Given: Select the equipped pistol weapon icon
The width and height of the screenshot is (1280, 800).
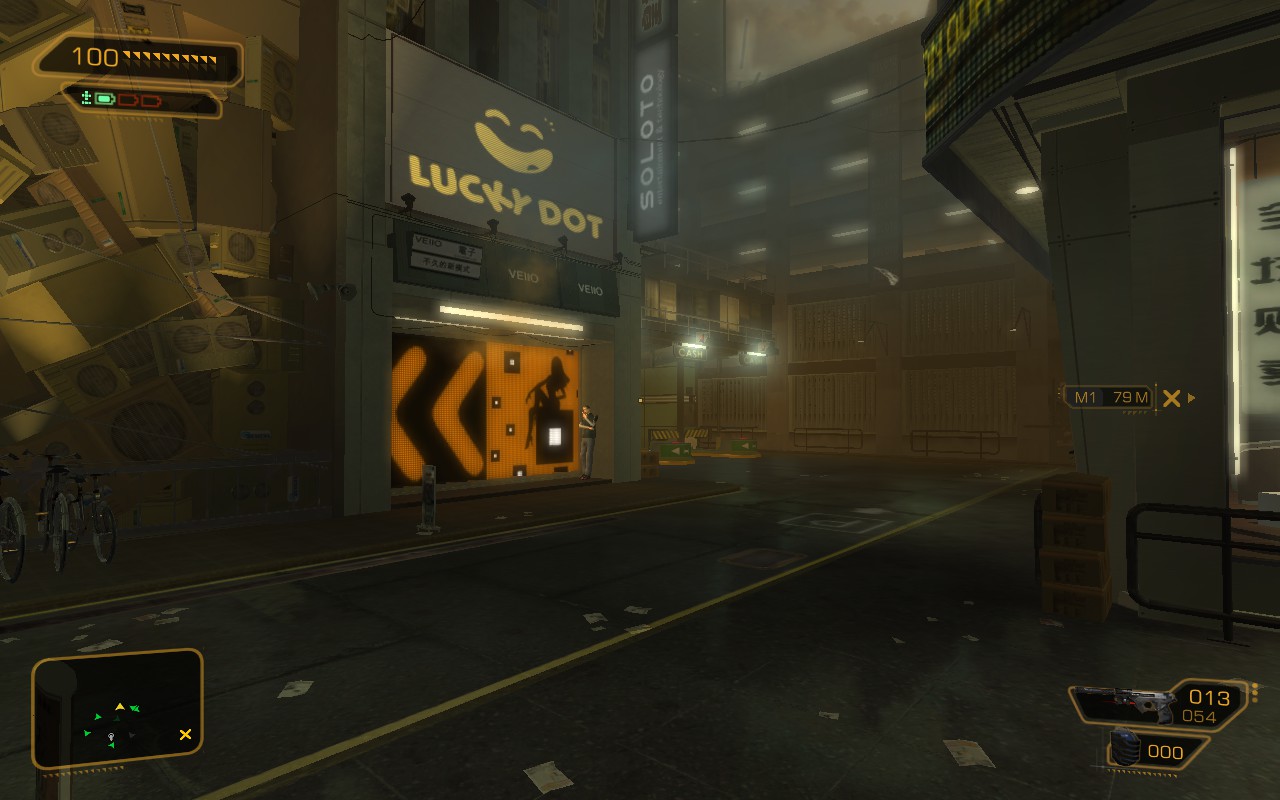Looking at the screenshot, I should pos(1124,703).
